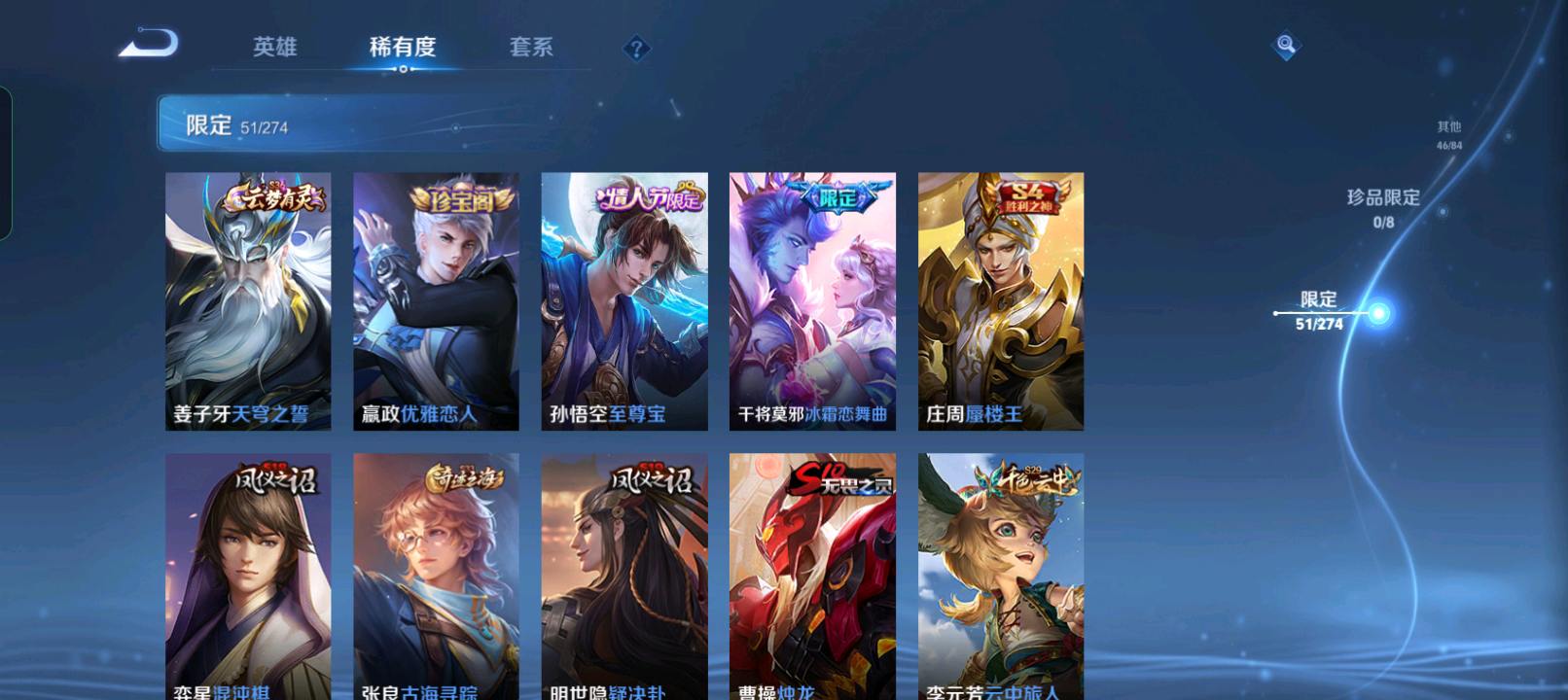Choose the 嬴政 优雅恋人 skin card

pyautogui.click(x=436, y=301)
